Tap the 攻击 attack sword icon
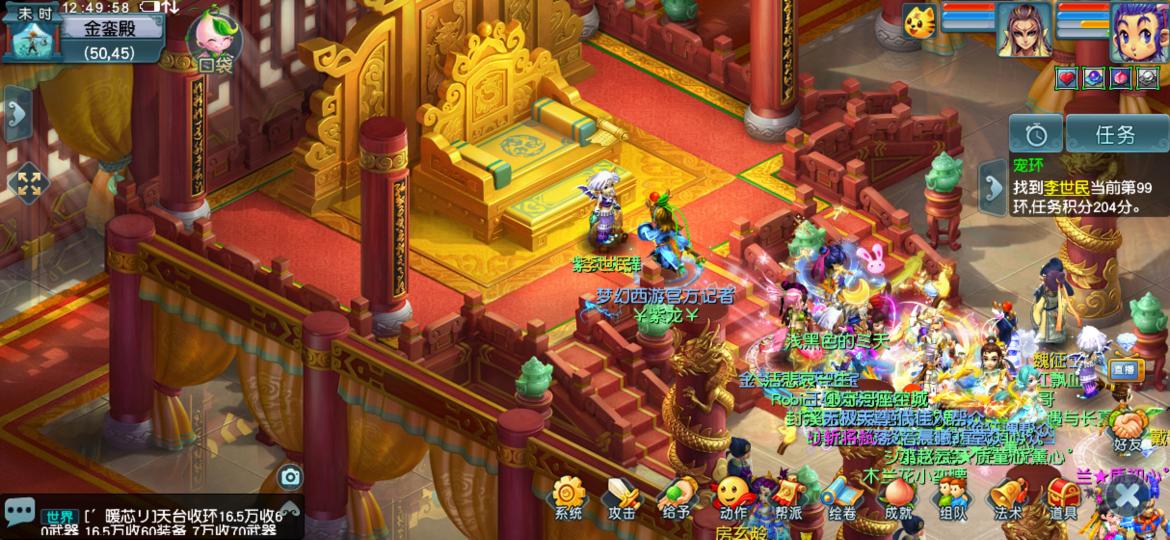The width and height of the screenshot is (1170, 540). coord(622,495)
